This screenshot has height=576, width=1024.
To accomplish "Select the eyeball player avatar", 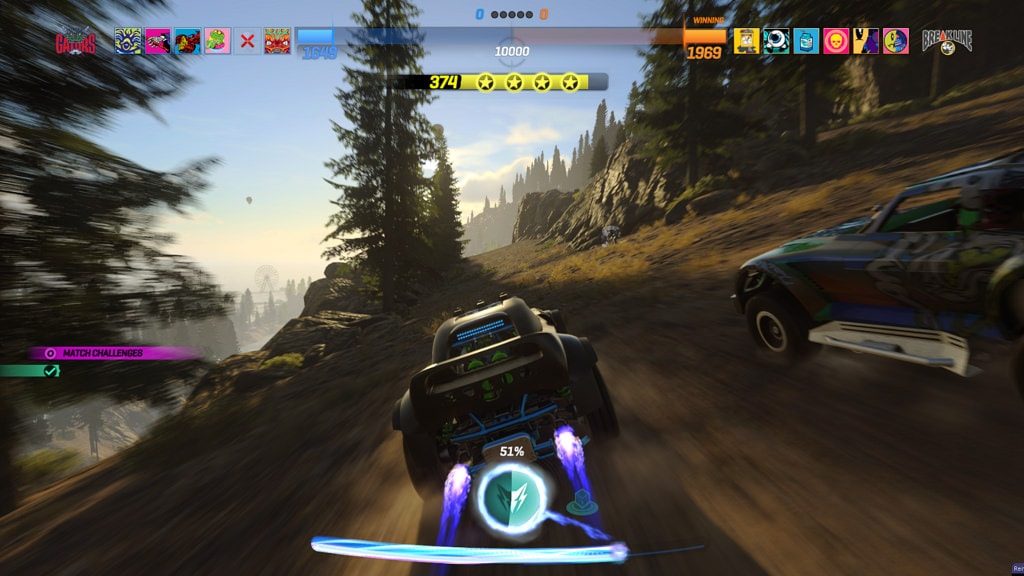I will (776, 41).
